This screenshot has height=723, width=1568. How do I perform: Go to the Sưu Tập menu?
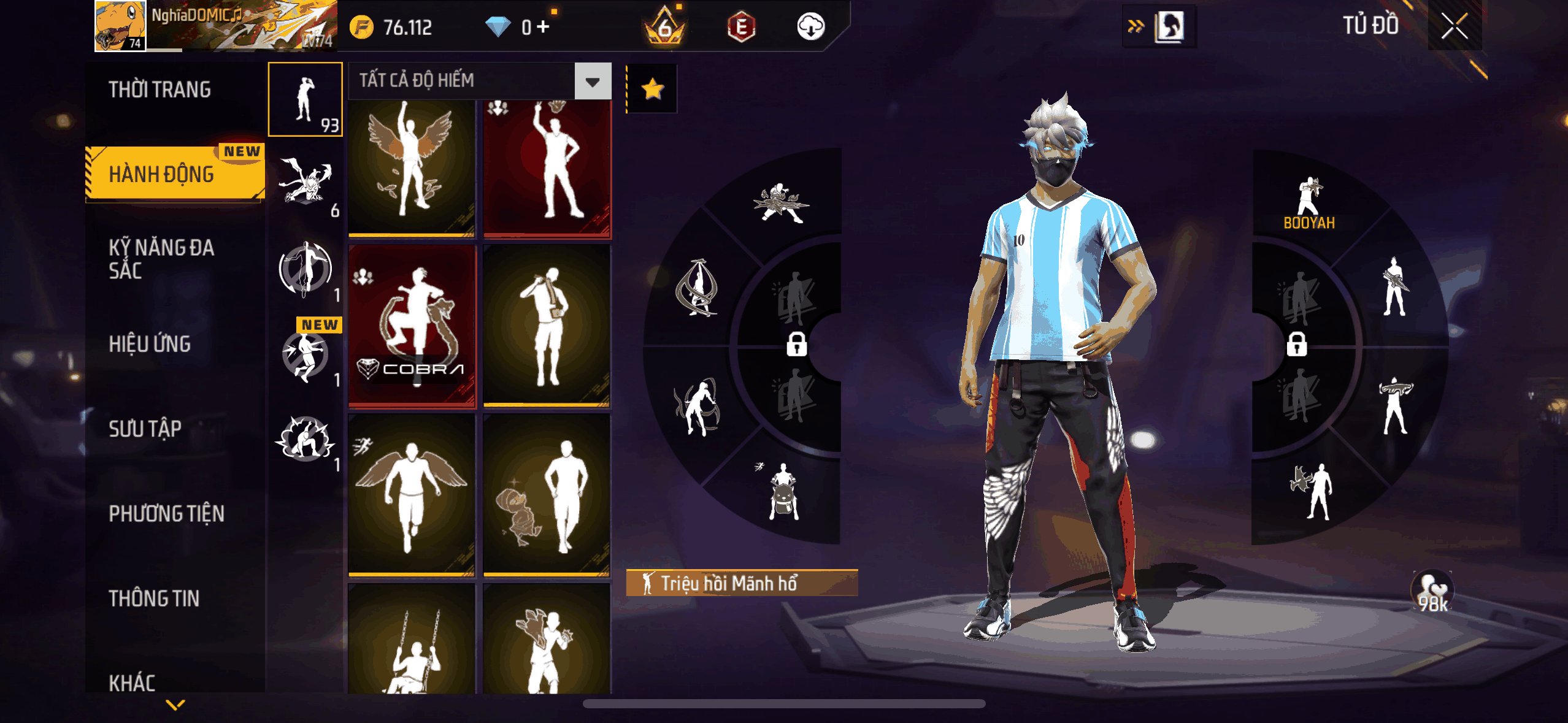145,429
